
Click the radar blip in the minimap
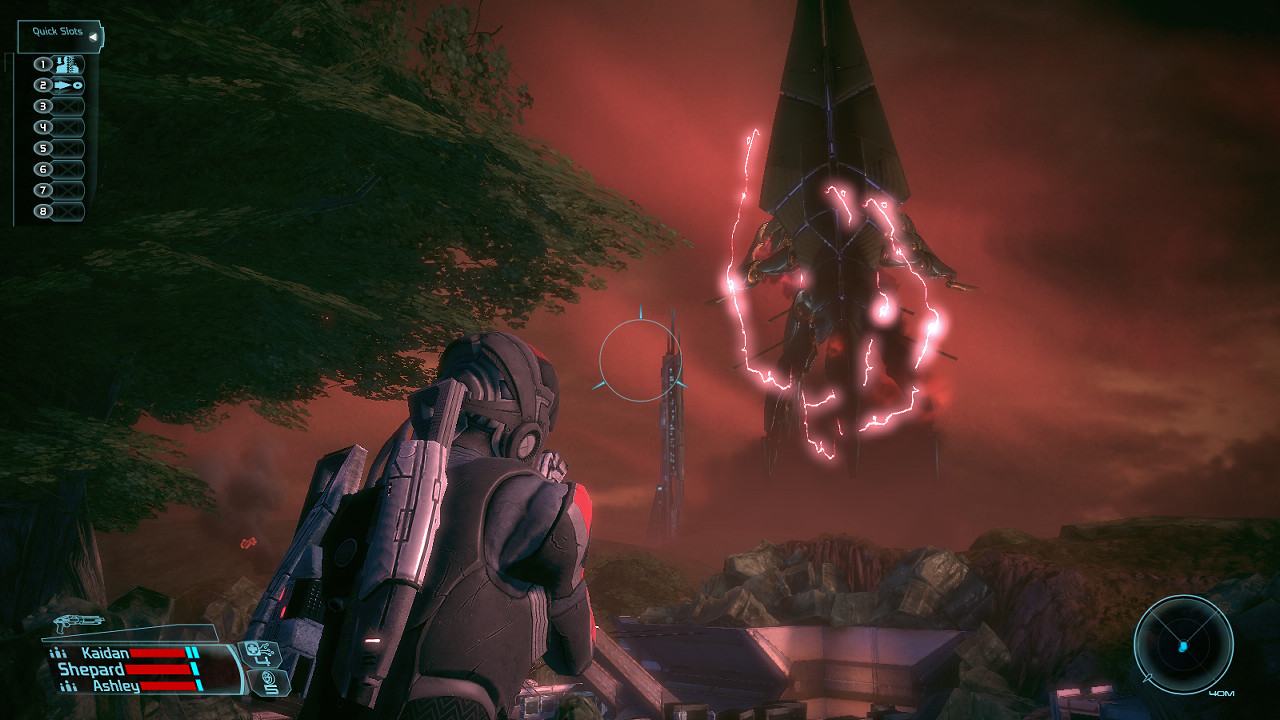coord(1182,648)
